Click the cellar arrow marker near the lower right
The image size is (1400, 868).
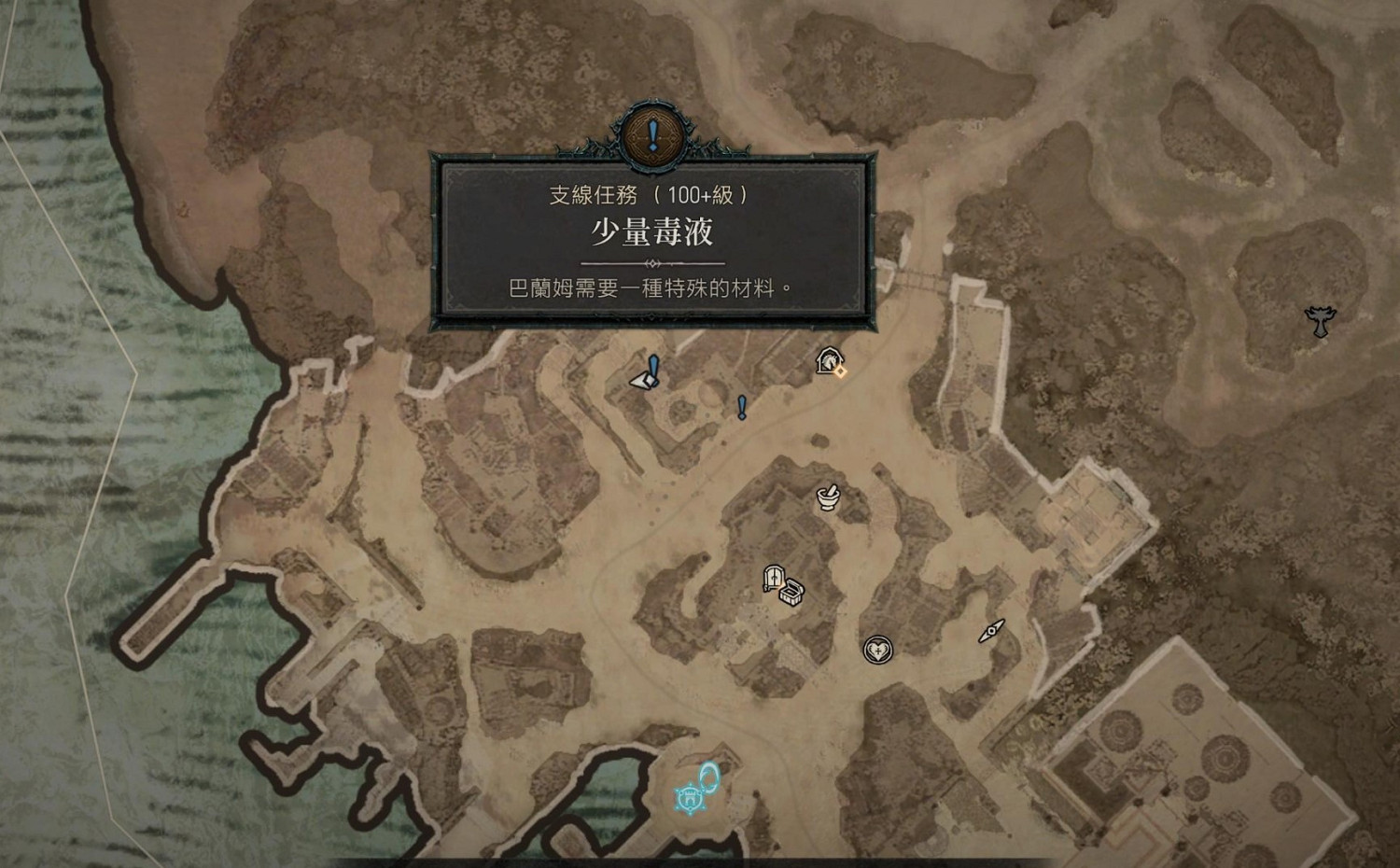coord(992,632)
